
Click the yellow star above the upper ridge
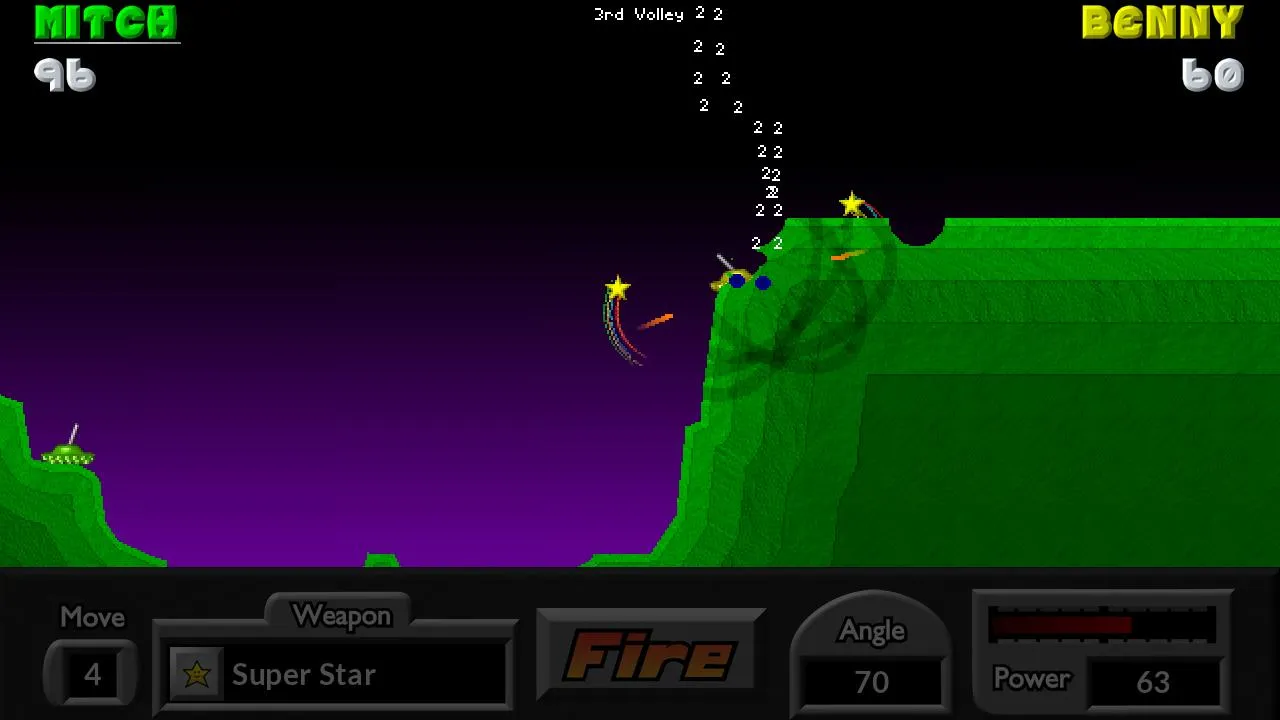851,203
